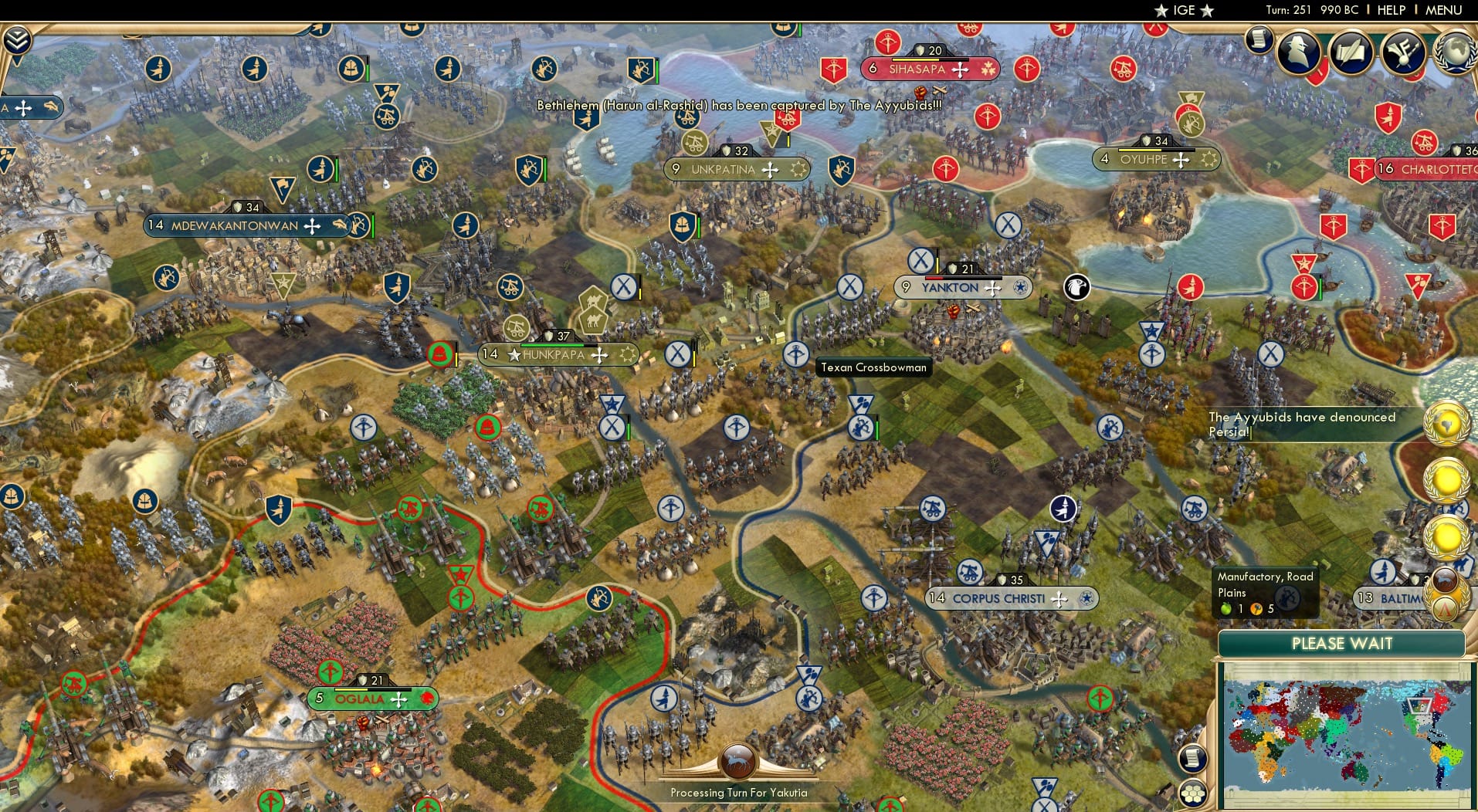This screenshot has width=1478, height=812.
Task: Click the cross movement icon in unit panel
Action: (x=23, y=109)
